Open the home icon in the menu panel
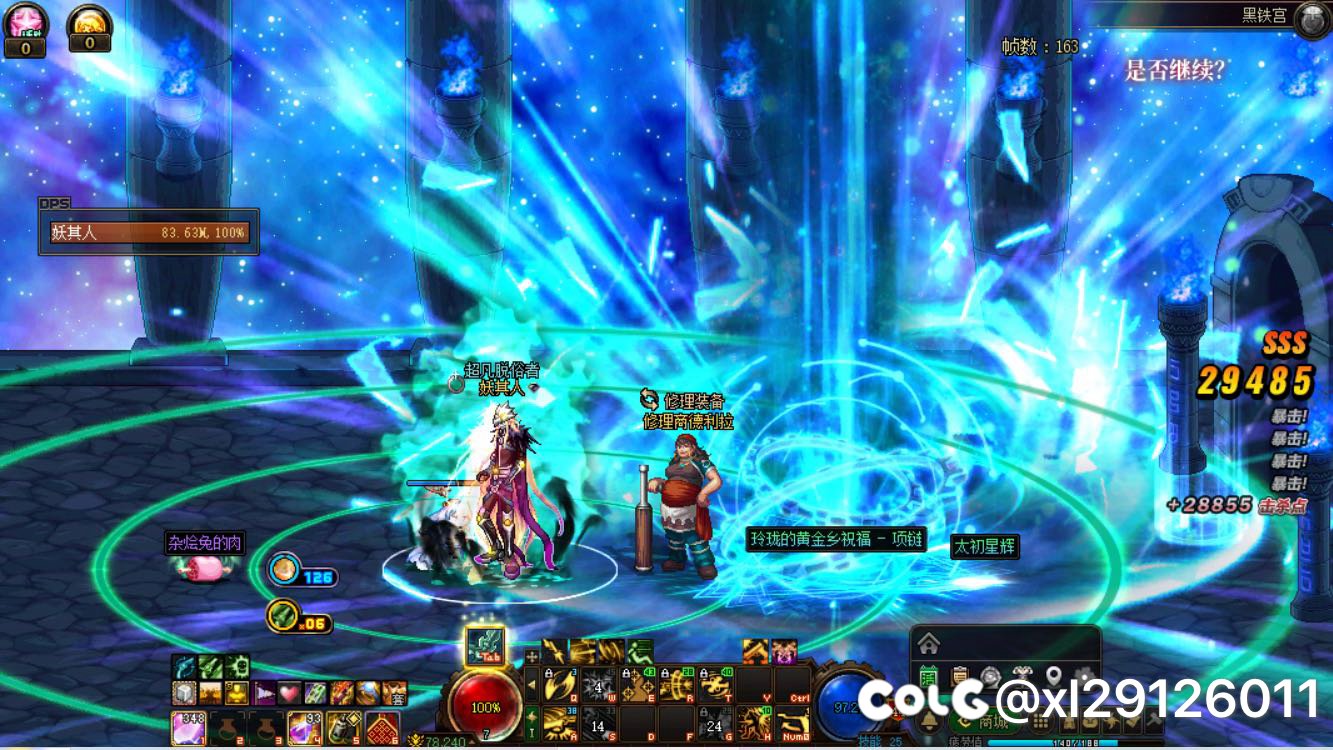This screenshot has height=750, width=1333. (929, 642)
